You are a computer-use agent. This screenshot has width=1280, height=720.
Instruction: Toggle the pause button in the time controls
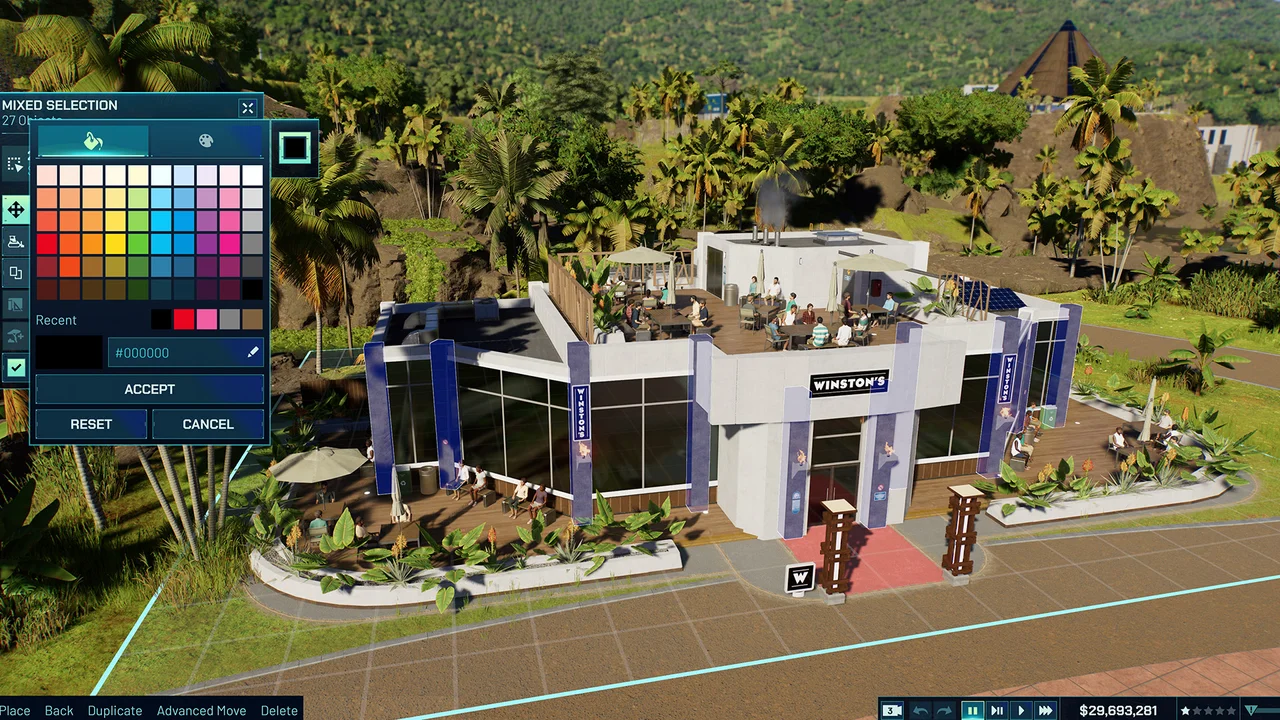(972, 710)
